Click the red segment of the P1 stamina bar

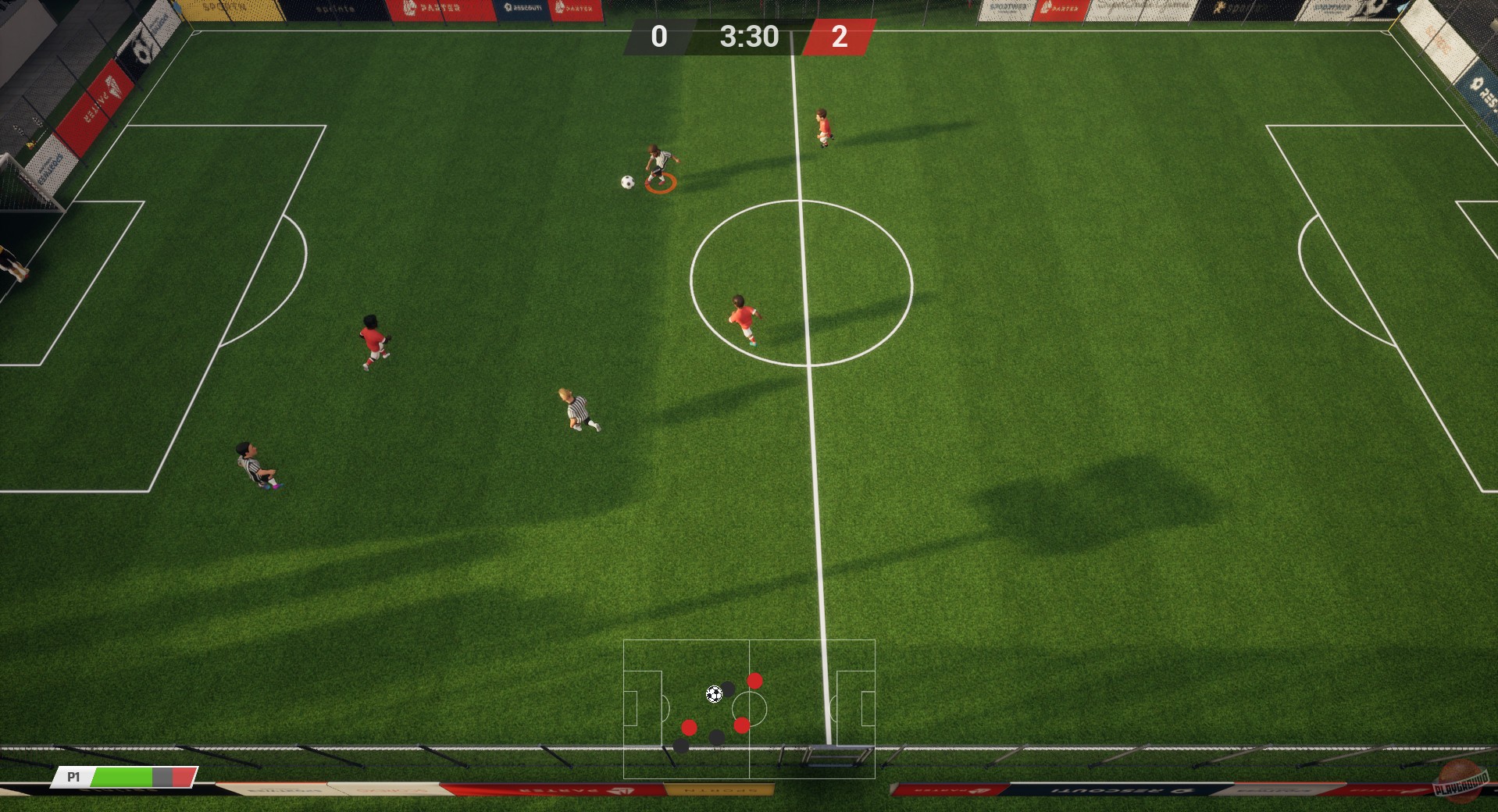click(x=185, y=777)
